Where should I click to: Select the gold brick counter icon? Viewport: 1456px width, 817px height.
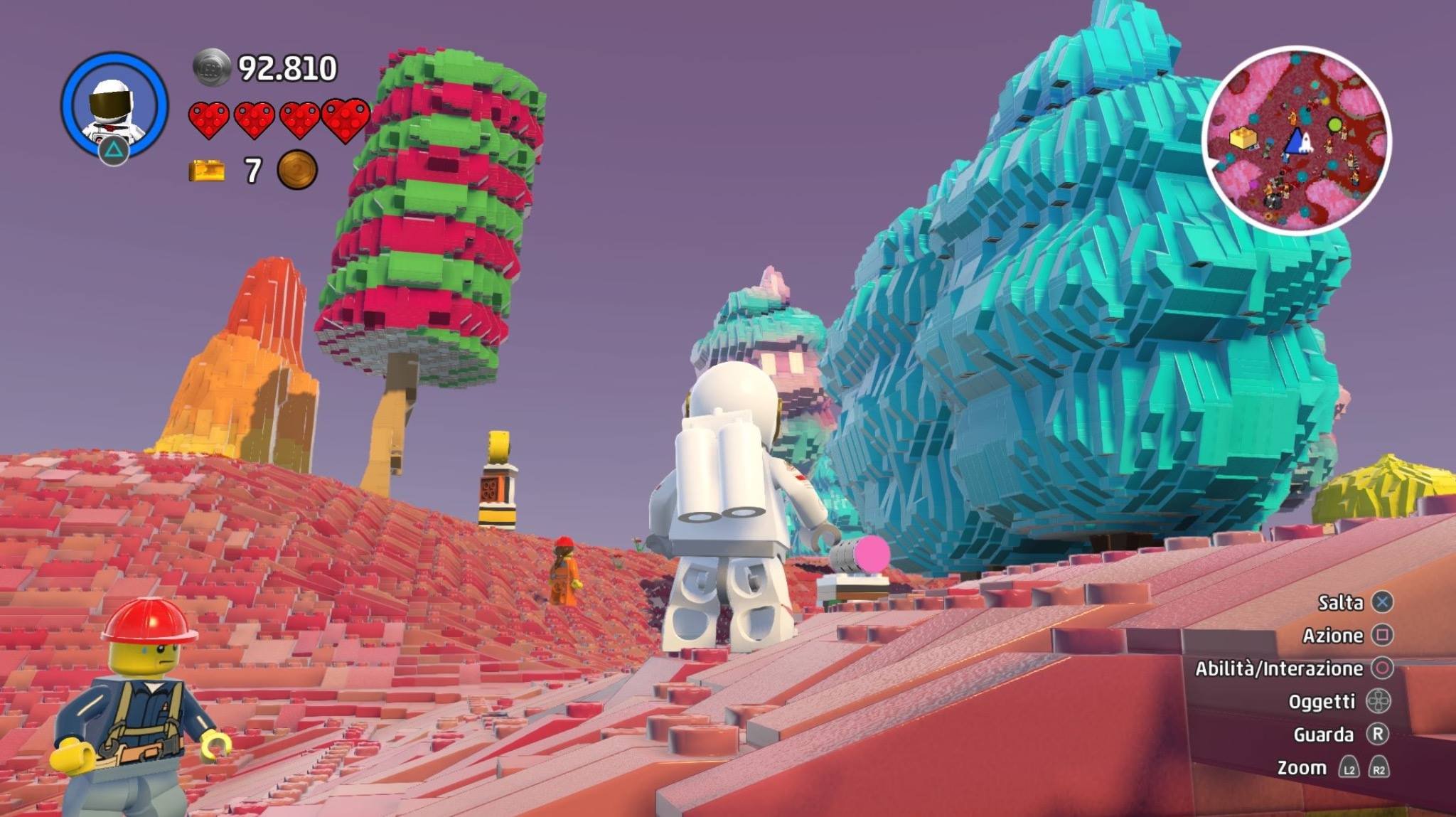click(206, 171)
